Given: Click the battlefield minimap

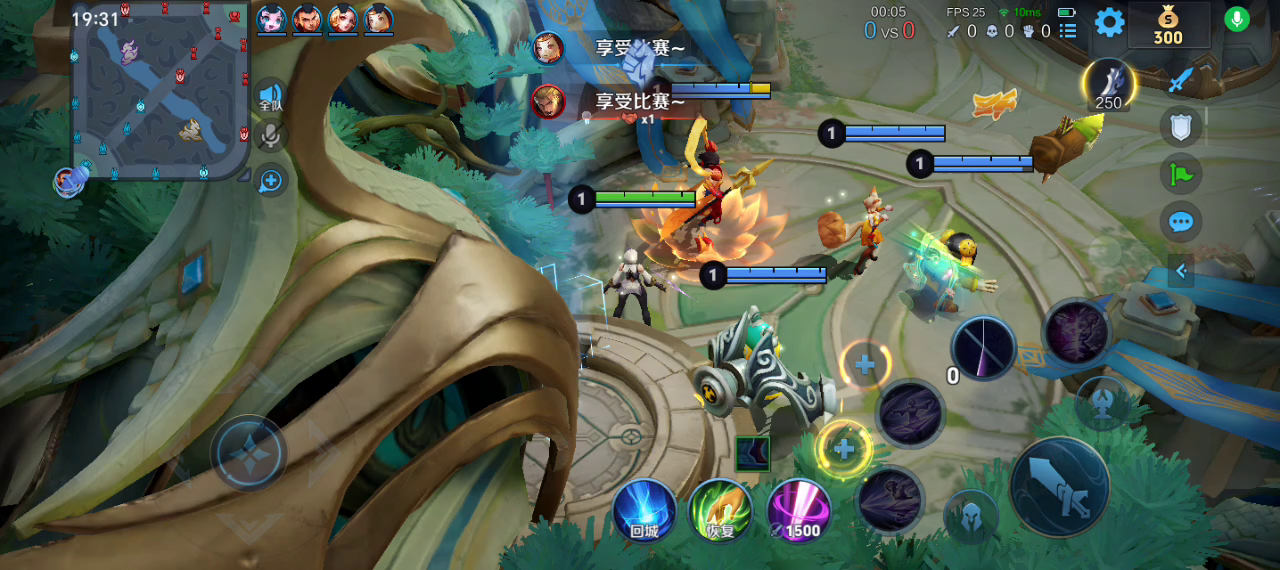Looking at the screenshot, I should (158, 90).
